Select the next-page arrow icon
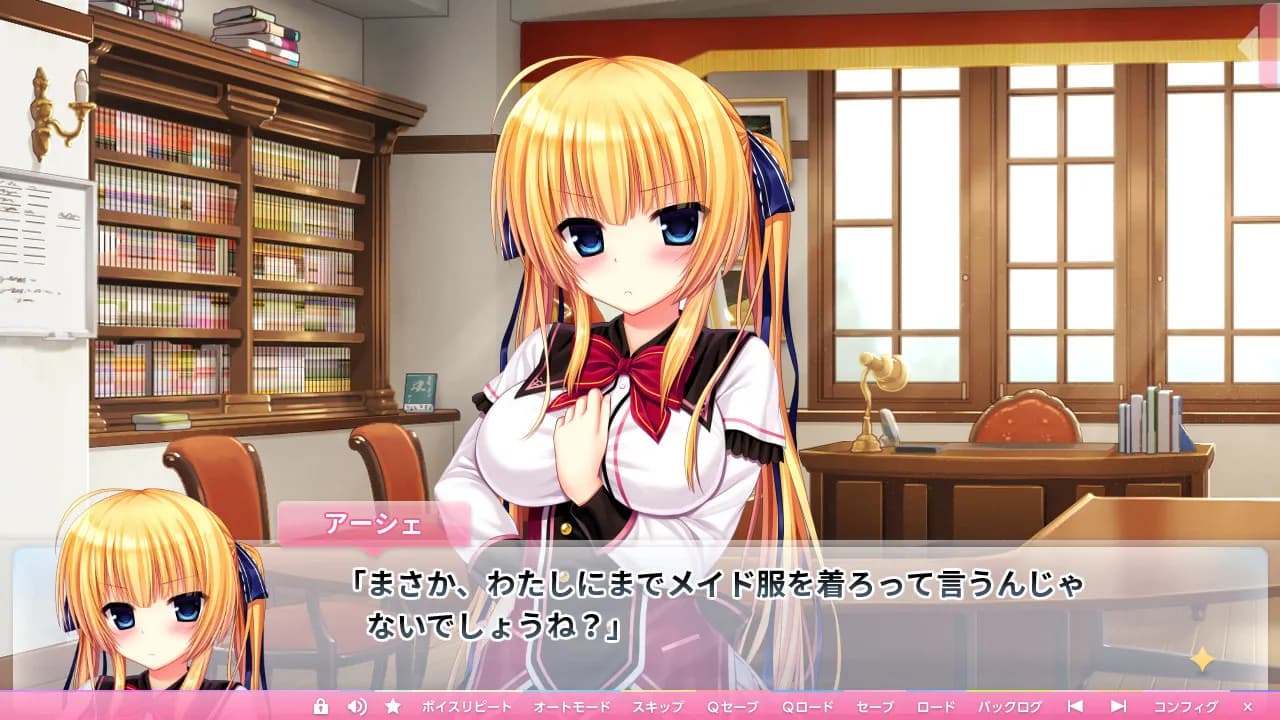Image resolution: width=1280 pixels, height=720 pixels. pyautogui.click(x=1117, y=705)
